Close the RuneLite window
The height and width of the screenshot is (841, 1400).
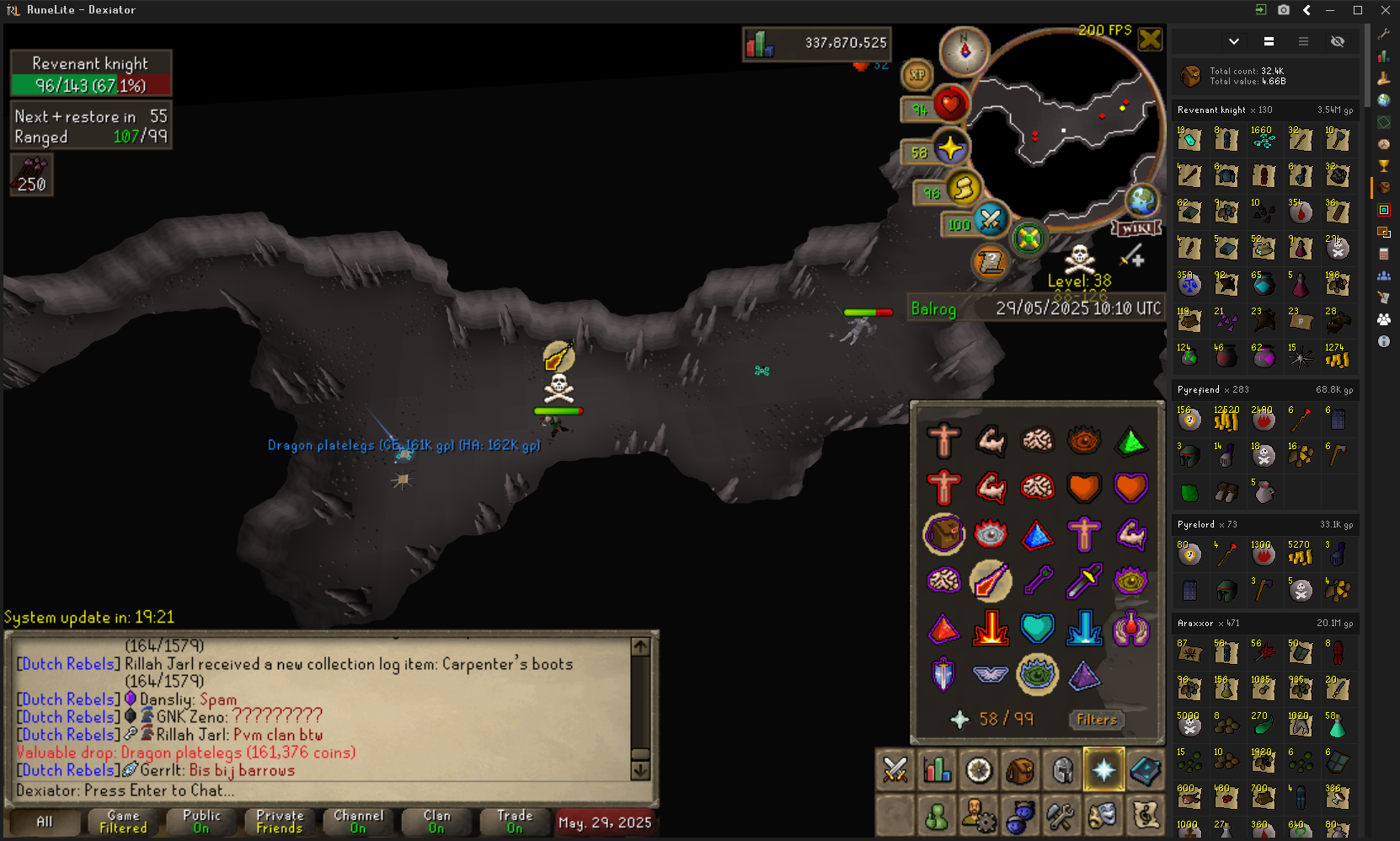(1386, 10)
